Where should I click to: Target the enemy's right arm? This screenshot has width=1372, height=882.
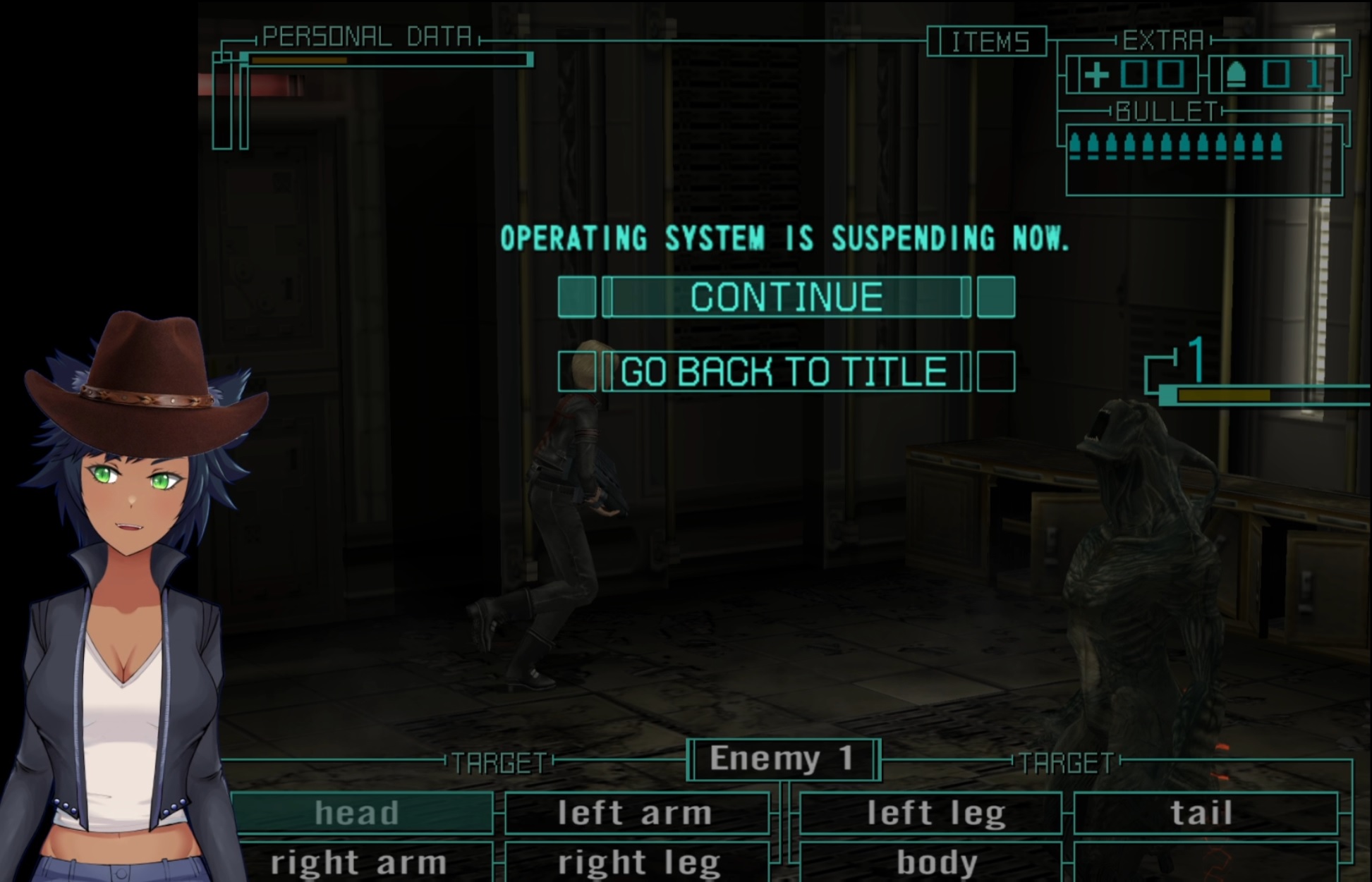360,862
